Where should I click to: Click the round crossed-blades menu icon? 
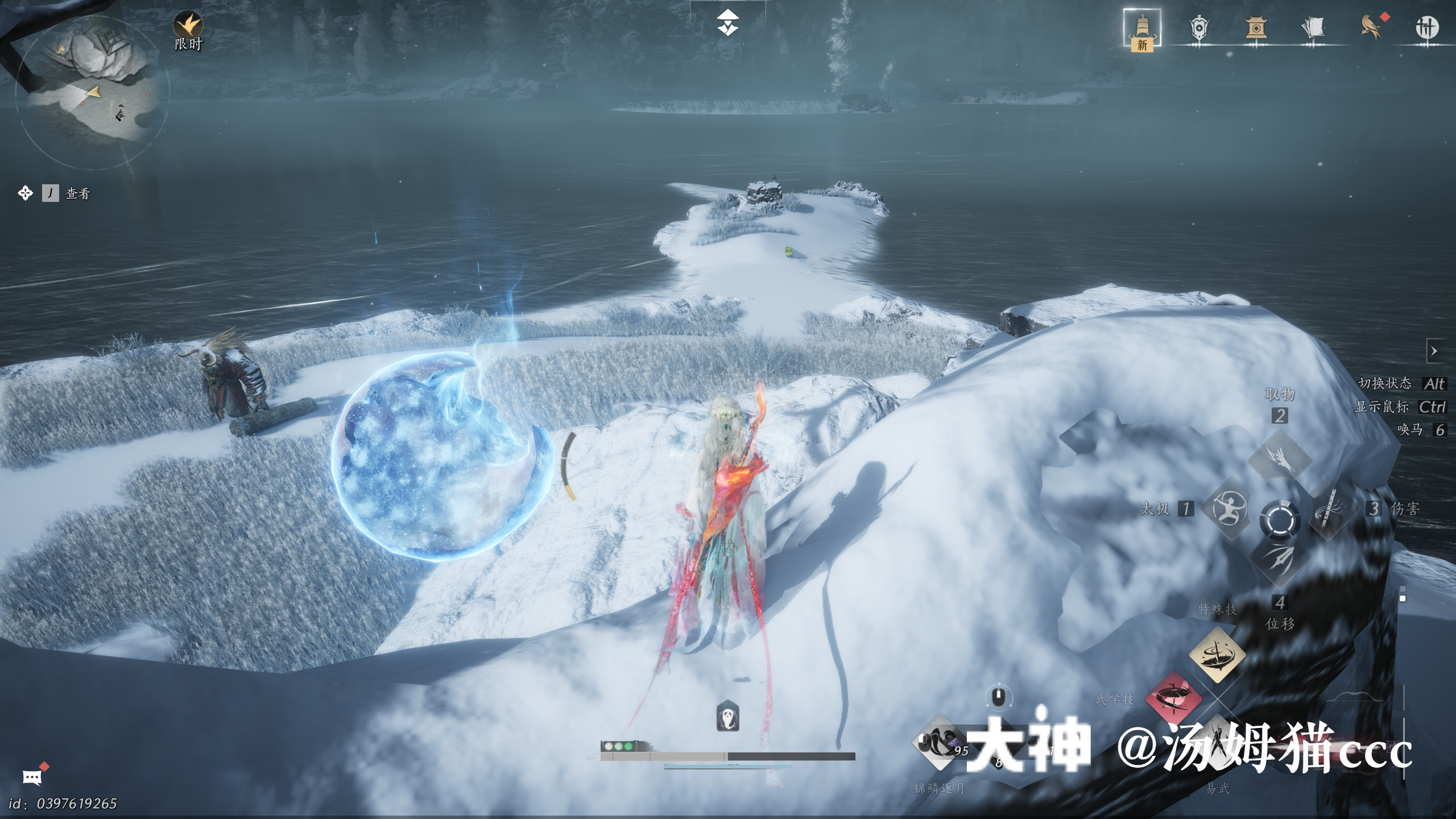1427,28
